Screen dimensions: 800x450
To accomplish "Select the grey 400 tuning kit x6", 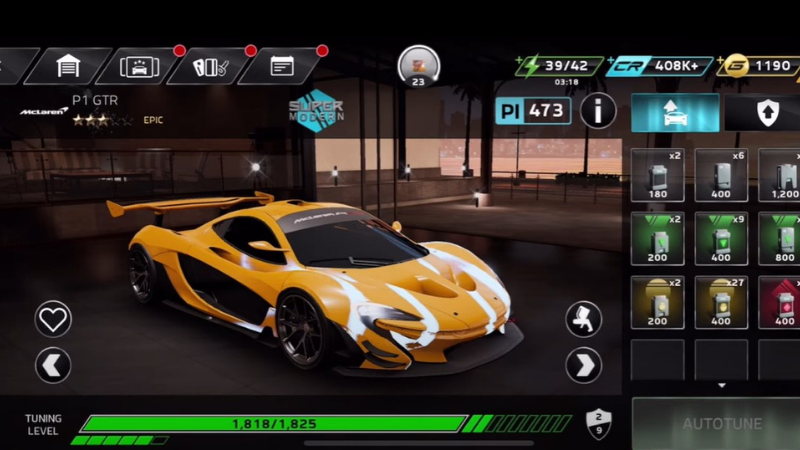I will point(721,175).
